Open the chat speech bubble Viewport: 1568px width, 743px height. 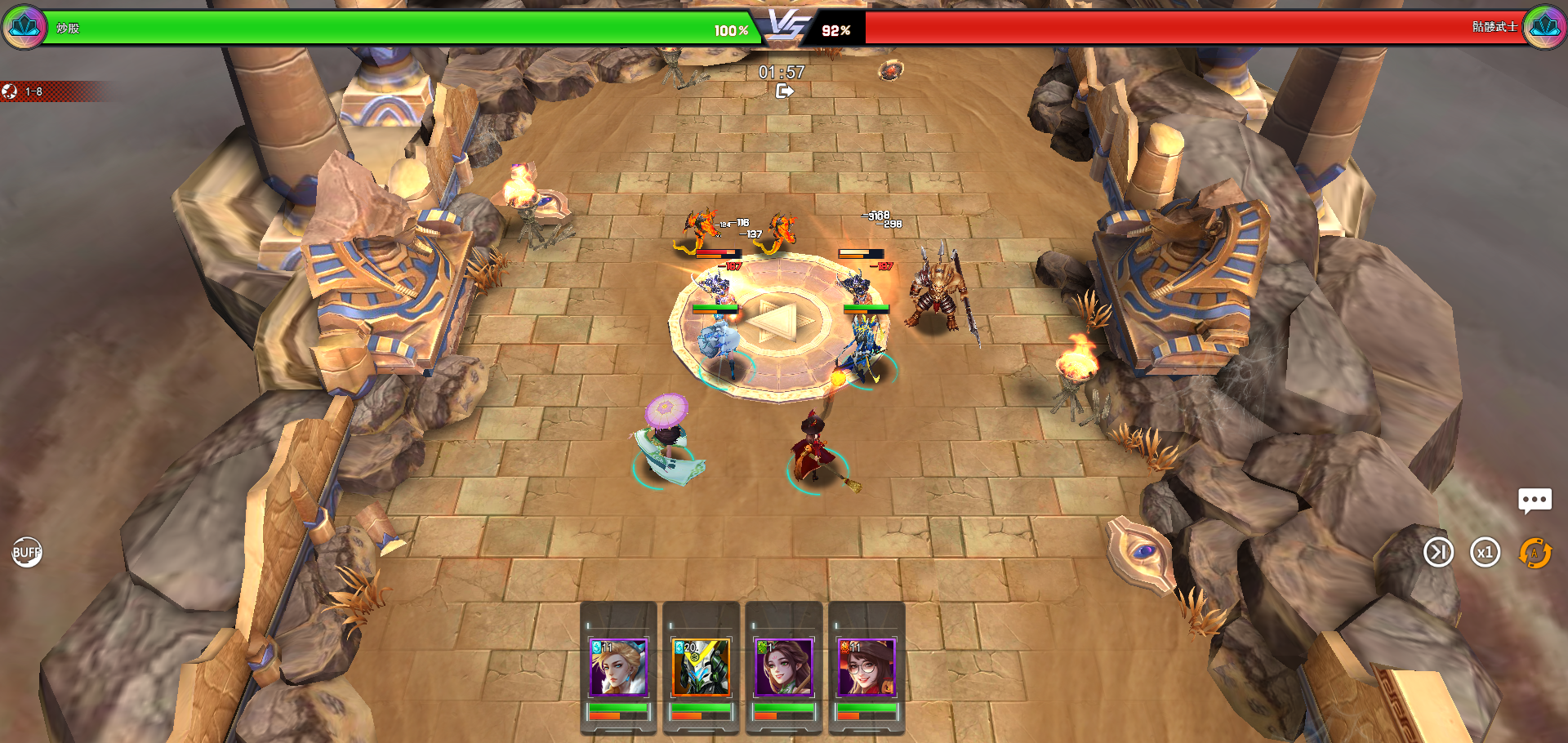[x=1535, y=500]
